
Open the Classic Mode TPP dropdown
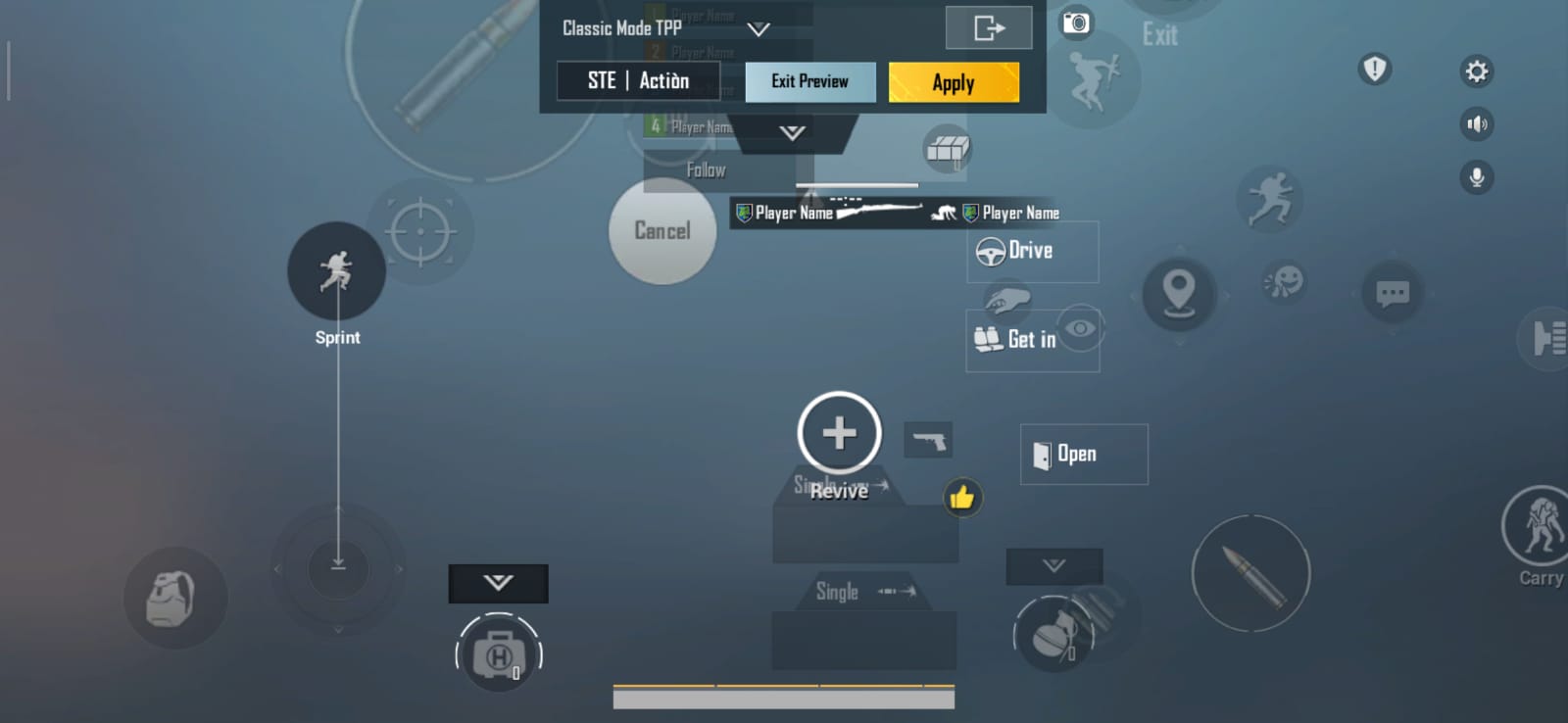pyautogui.click(x=757, y=28)
